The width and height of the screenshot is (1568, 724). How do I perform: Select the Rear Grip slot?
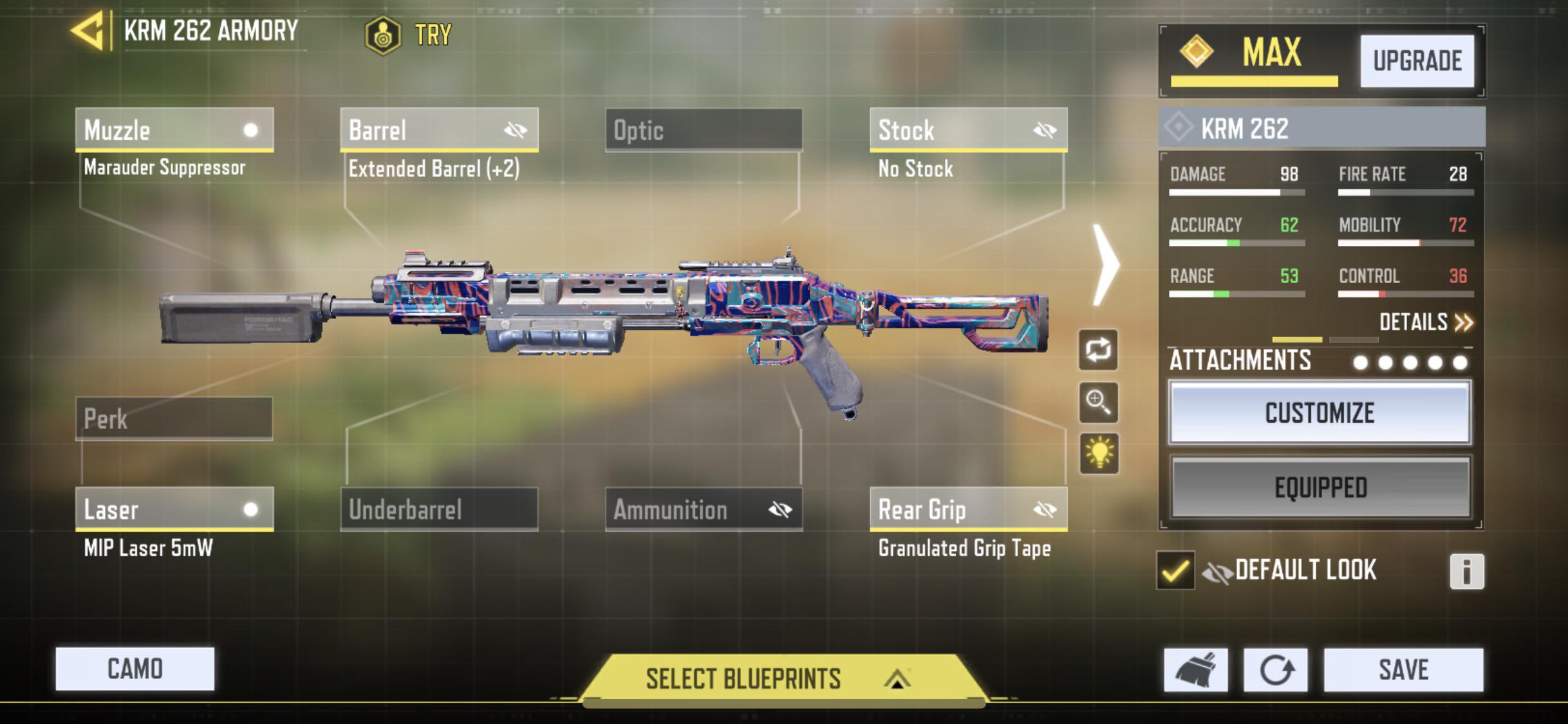click(968, 510)
